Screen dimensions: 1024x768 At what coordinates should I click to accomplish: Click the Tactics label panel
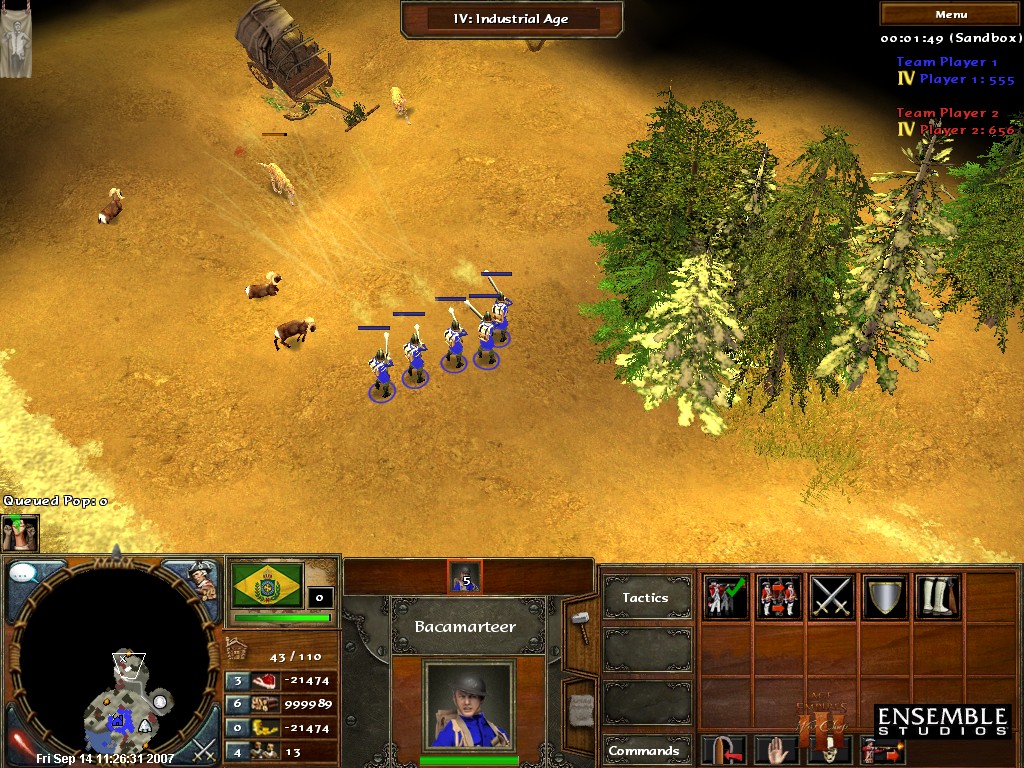pos(646,598)
